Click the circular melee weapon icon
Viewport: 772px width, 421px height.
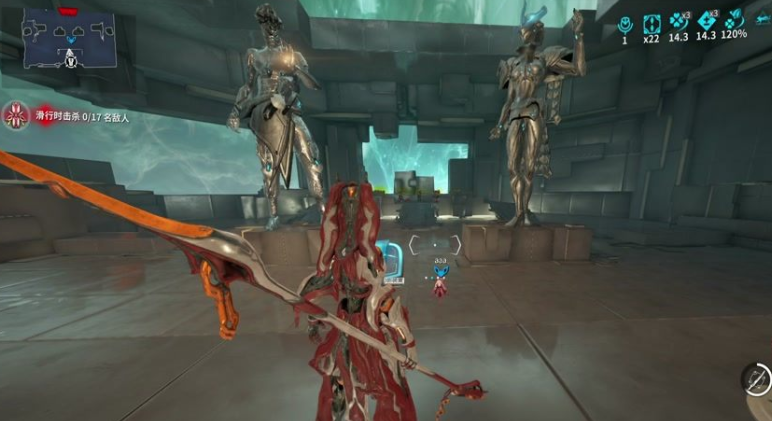point(757,379)
